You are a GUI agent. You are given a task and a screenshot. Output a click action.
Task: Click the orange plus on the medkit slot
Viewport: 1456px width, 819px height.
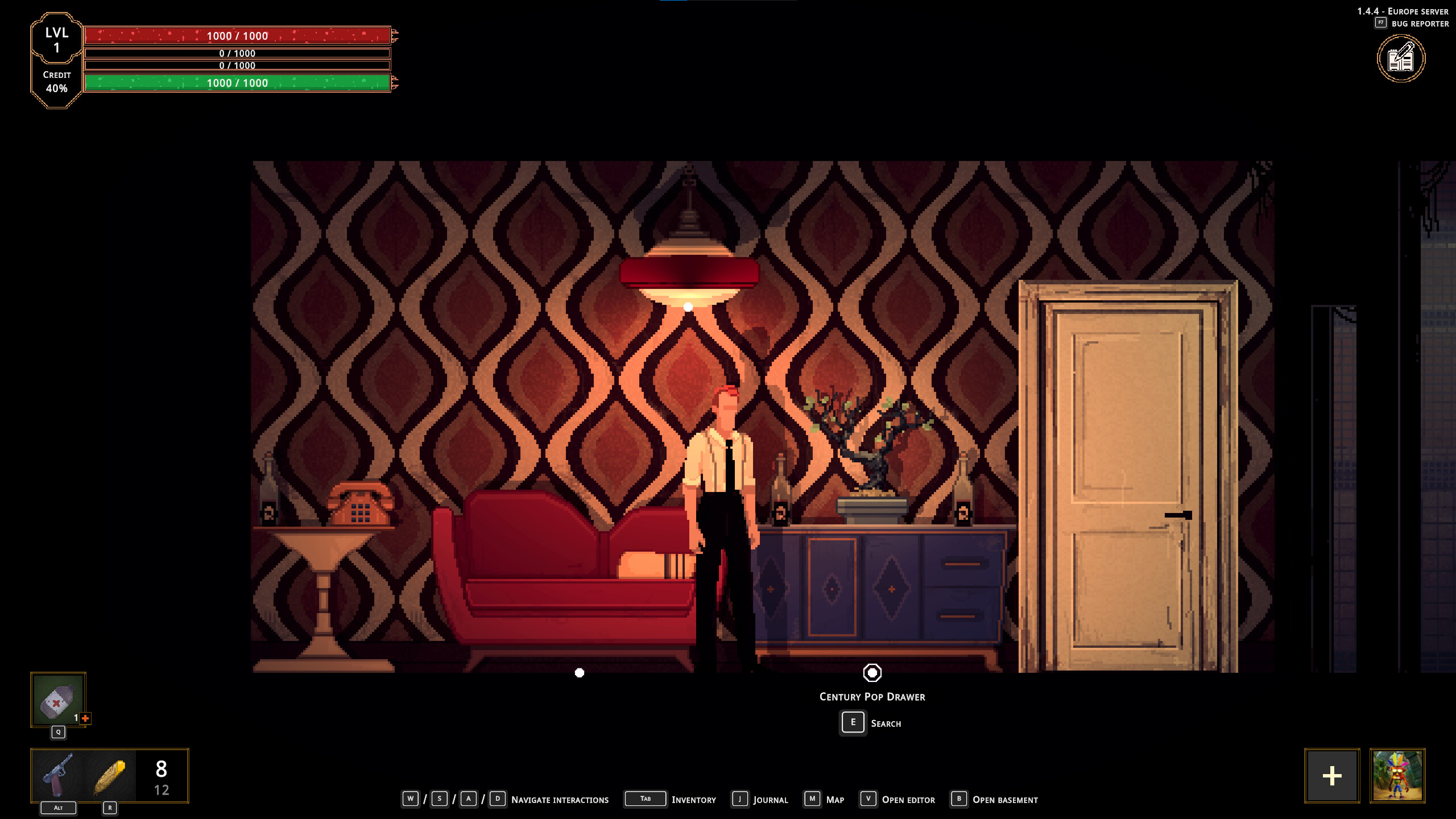click(84, 718)
